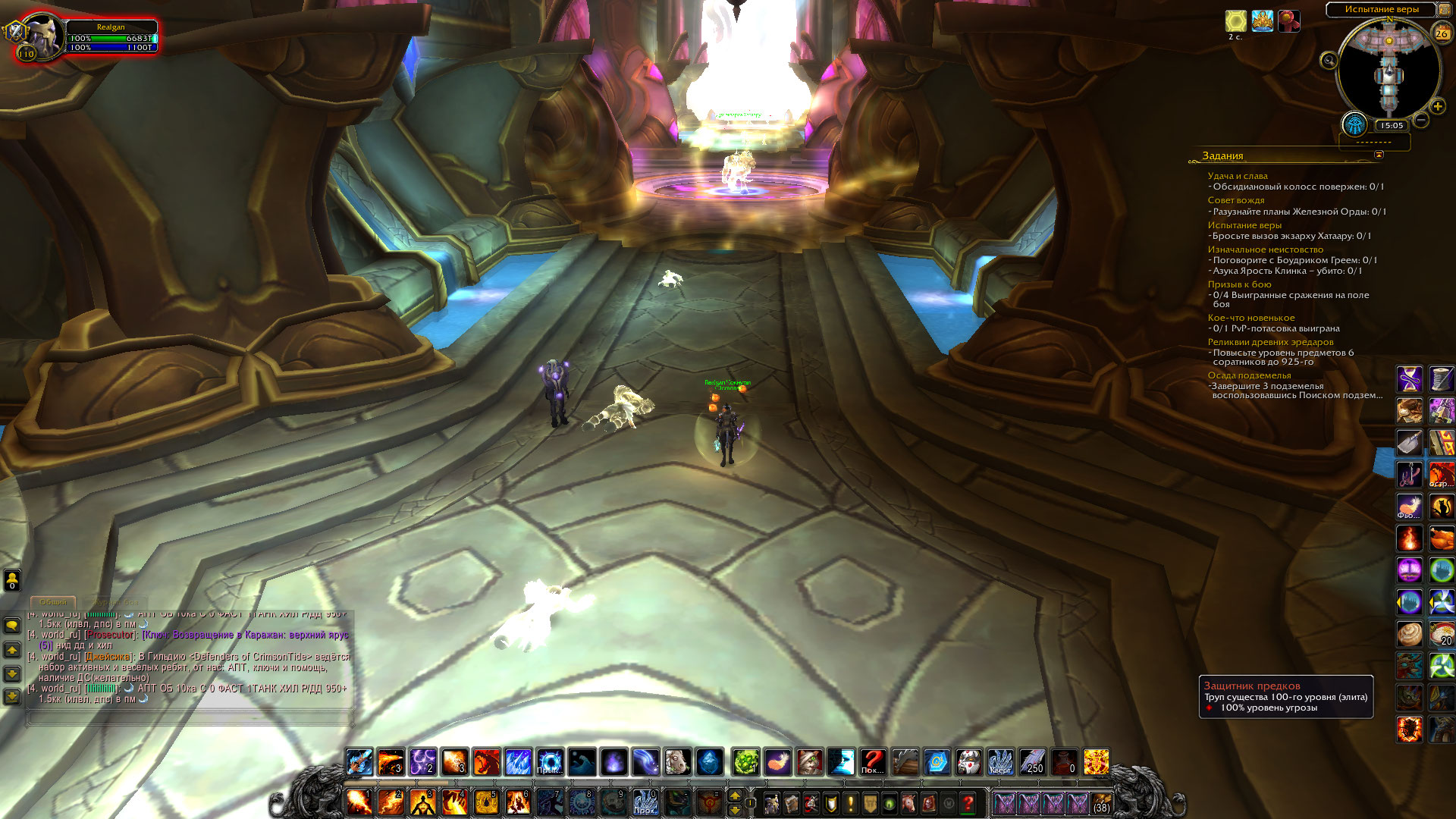Open the friends list social button
1456x819 pixels.
12,580
